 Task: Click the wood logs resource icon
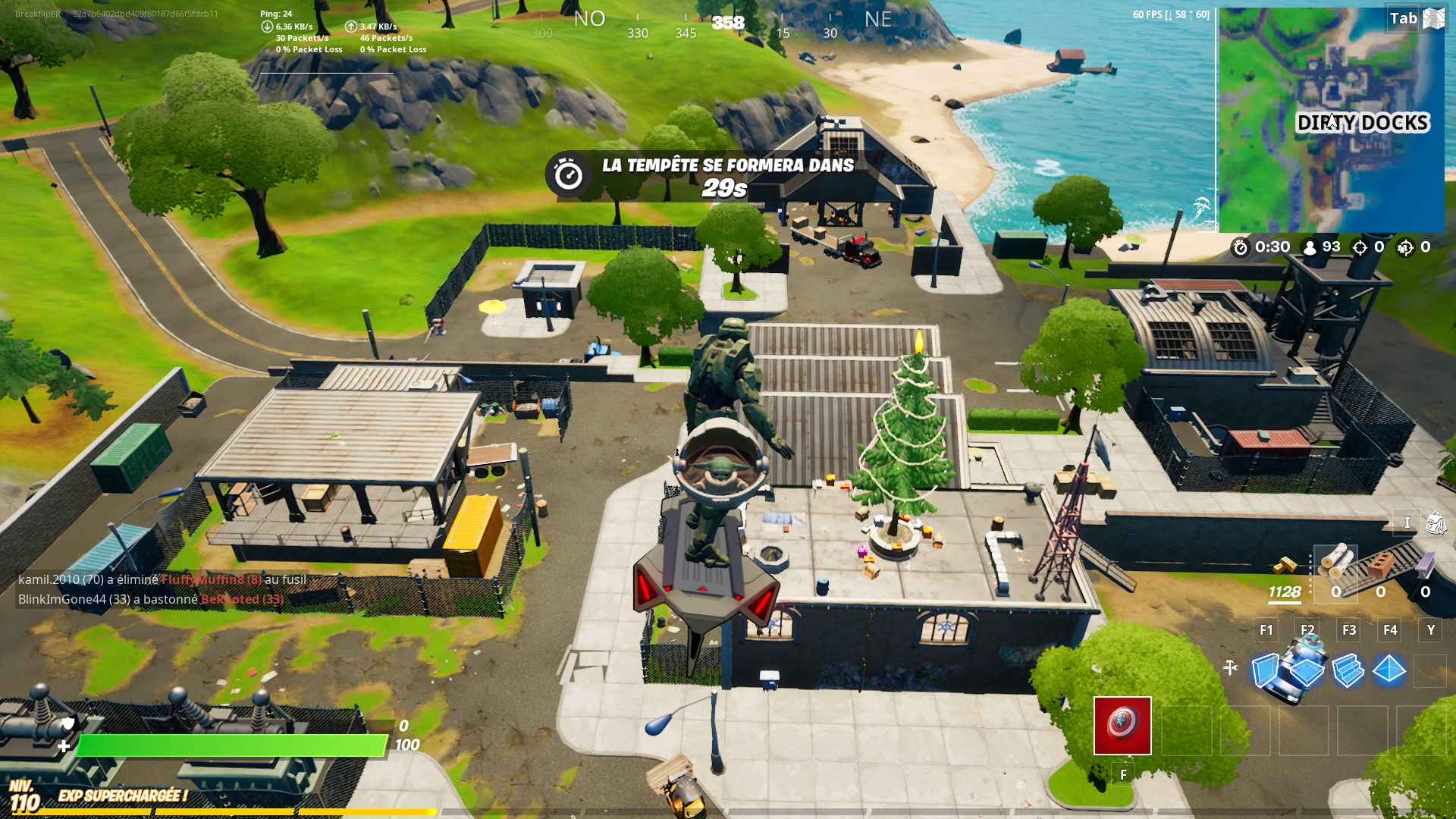coord(1338,561)
